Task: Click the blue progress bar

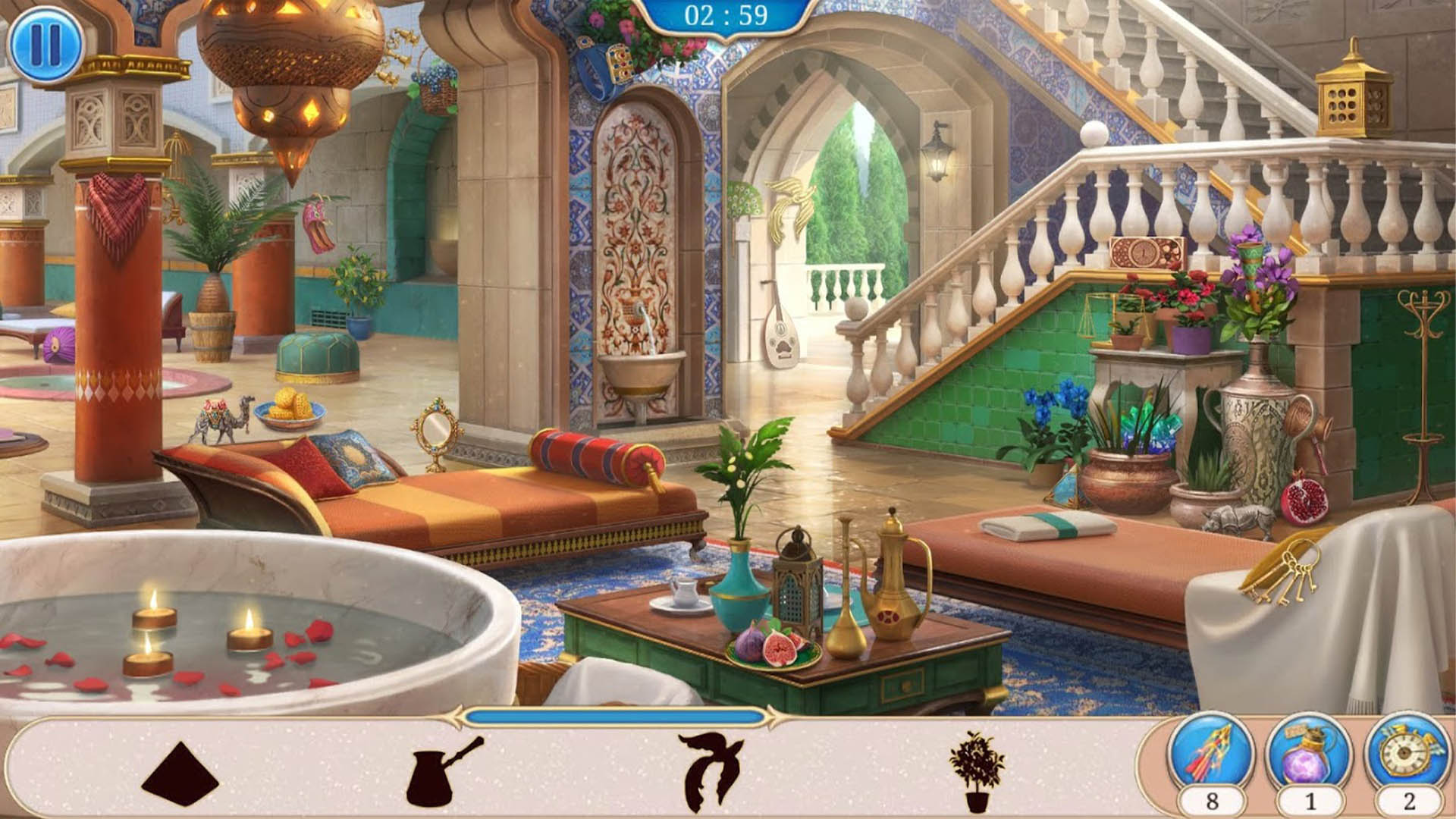Action: click(614, 714)
